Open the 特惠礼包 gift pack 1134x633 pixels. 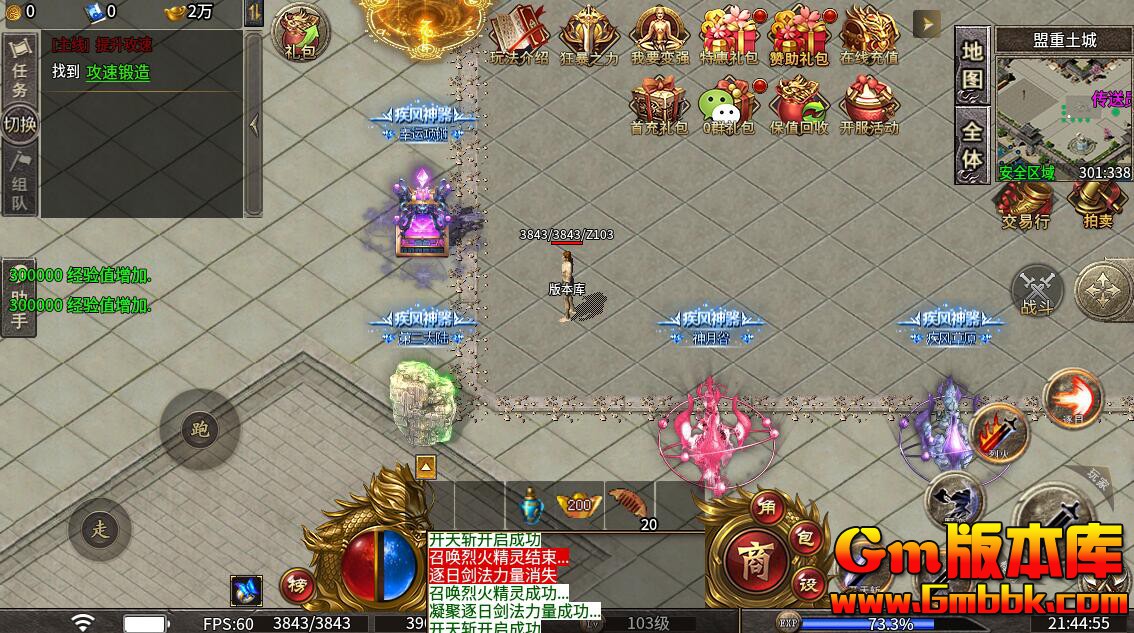[728, 33]
